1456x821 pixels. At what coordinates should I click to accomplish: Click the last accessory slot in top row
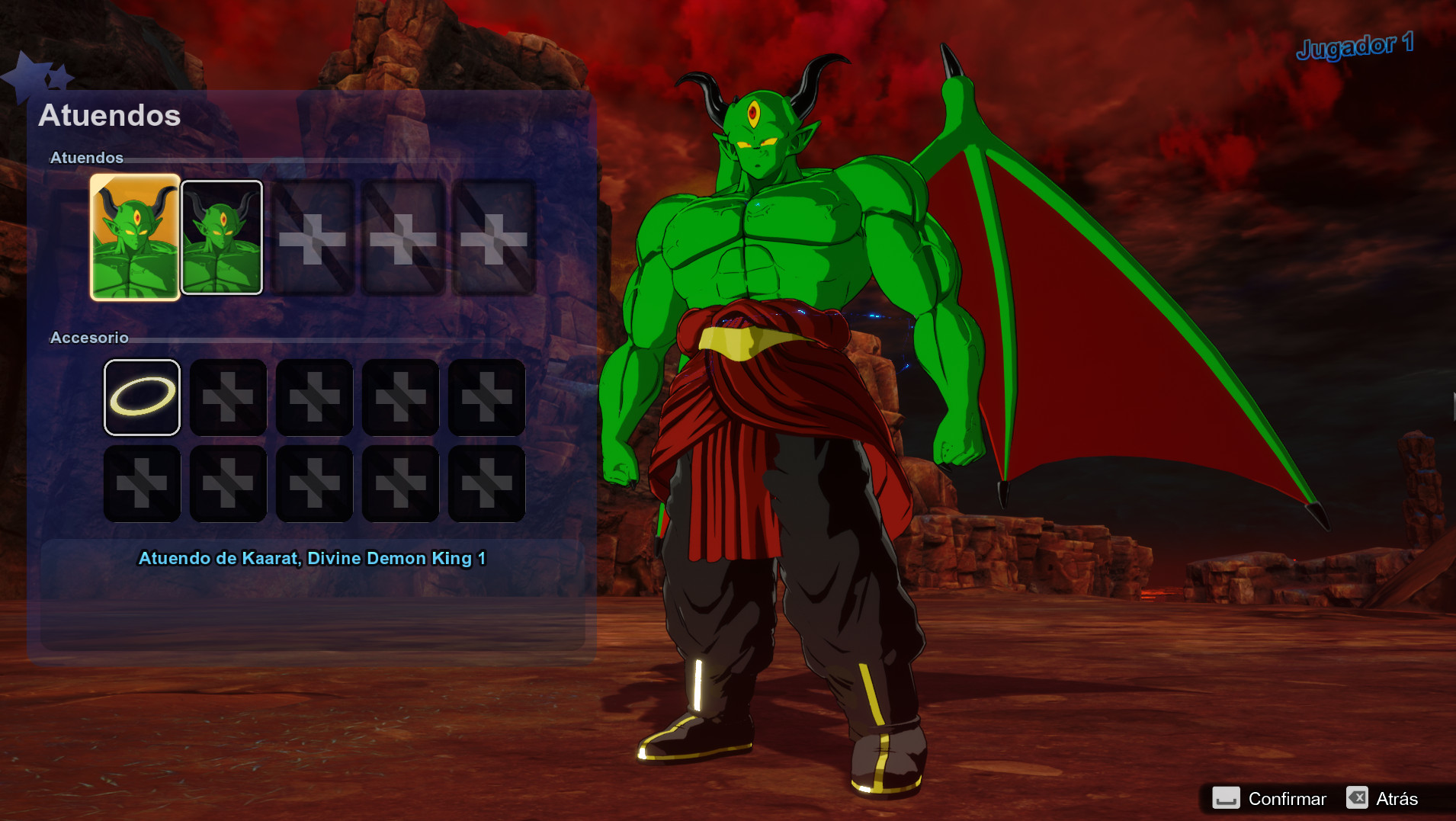pos(486,397)
